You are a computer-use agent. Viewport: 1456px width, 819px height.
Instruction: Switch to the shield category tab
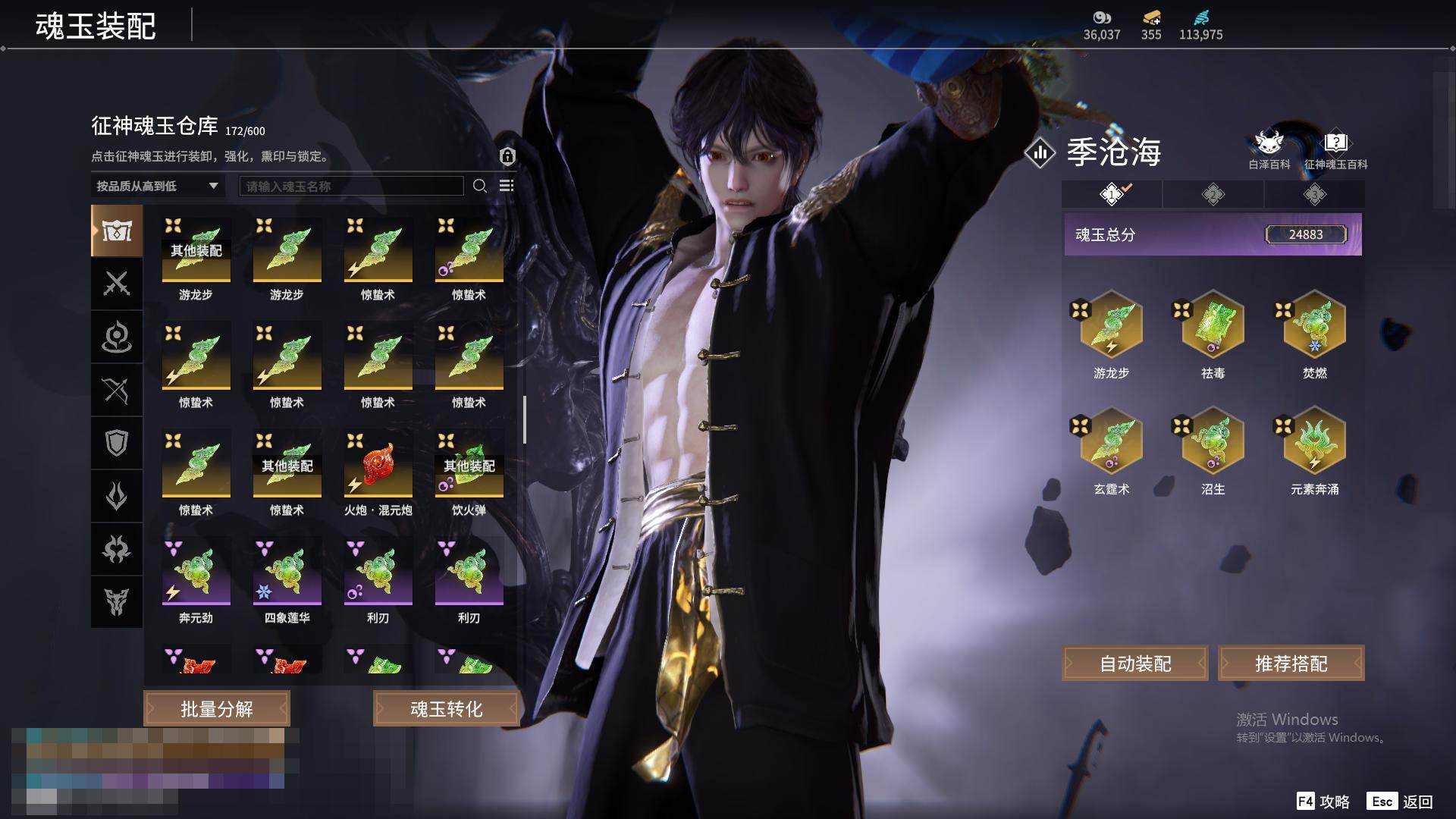click(x=117, y=443)
